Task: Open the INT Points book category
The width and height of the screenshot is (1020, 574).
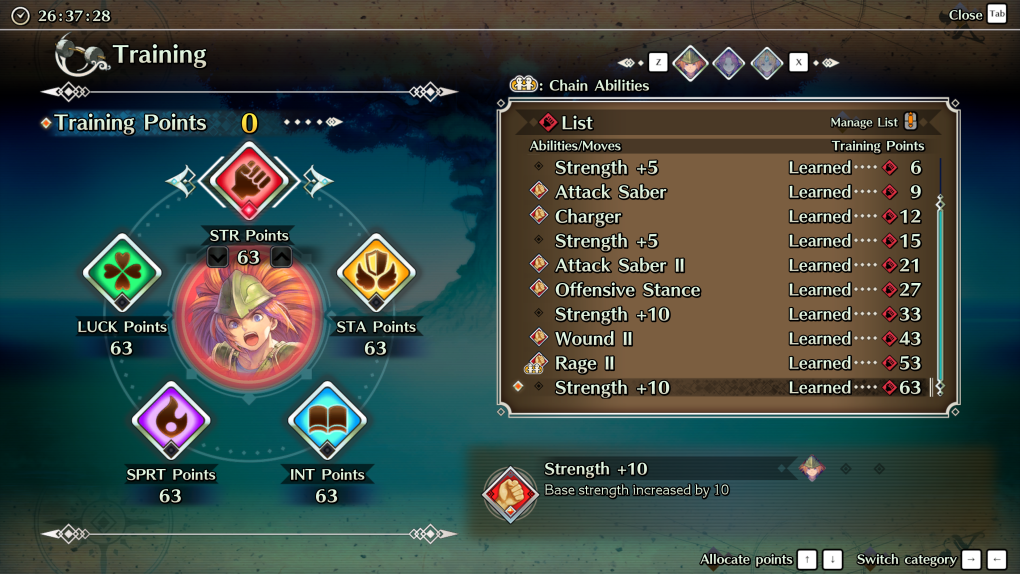Action: 327,421
